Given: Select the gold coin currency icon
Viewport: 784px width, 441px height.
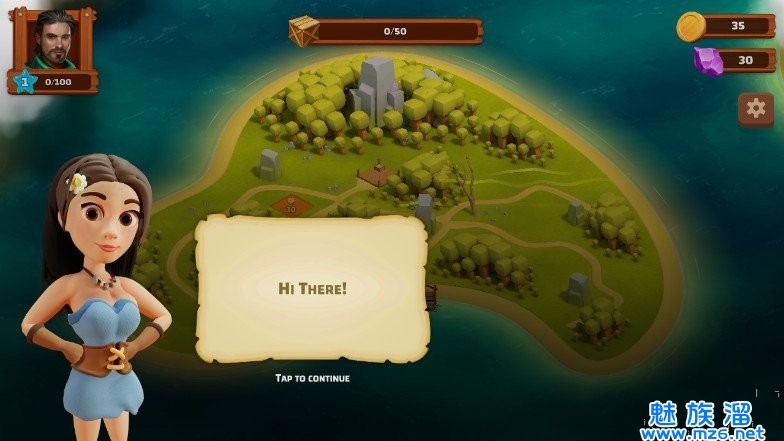Looking at the screenshot, I should (x=692, y=26).
